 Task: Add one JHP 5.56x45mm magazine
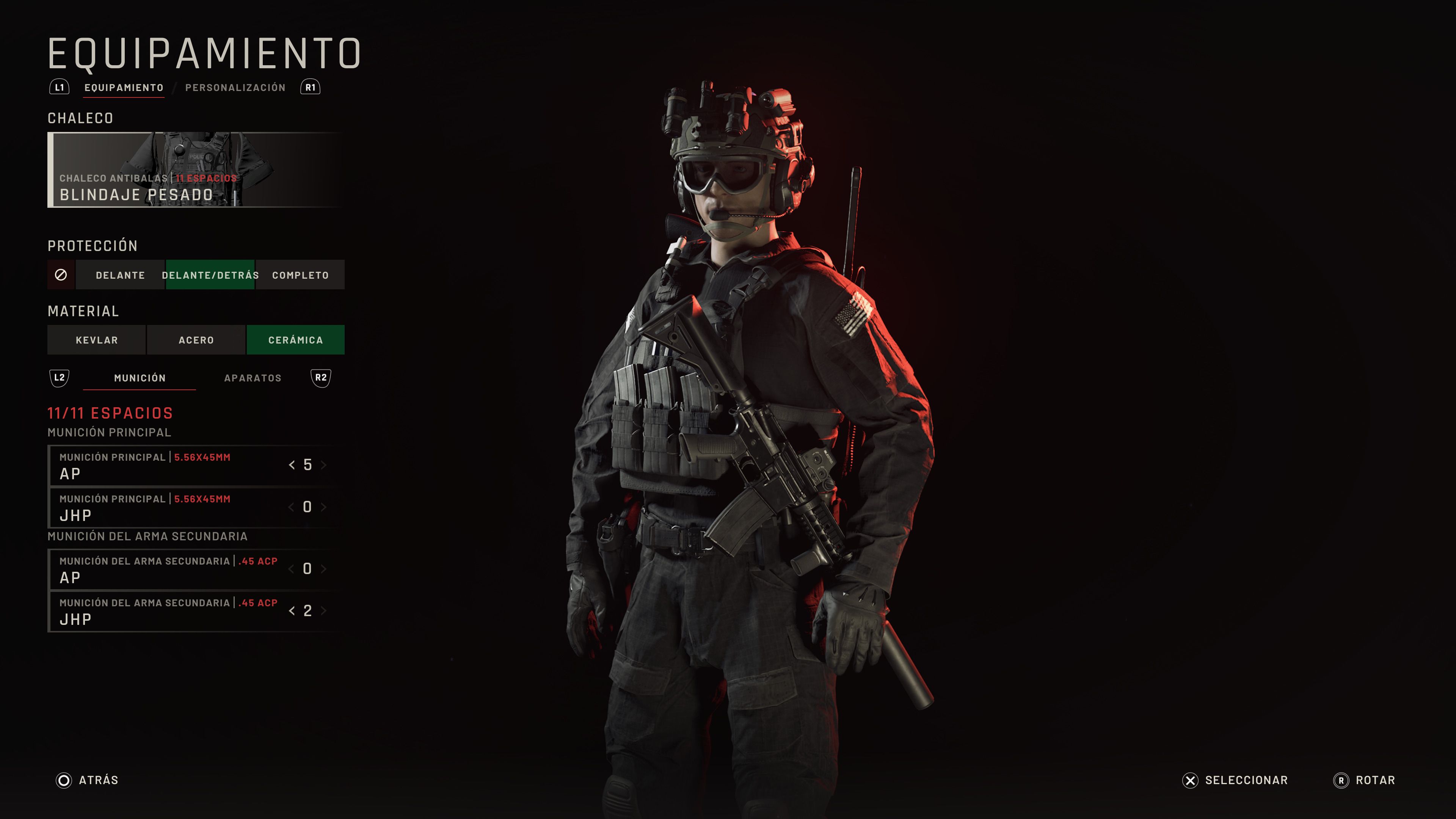pyautogui.click(x=323, y=507)
